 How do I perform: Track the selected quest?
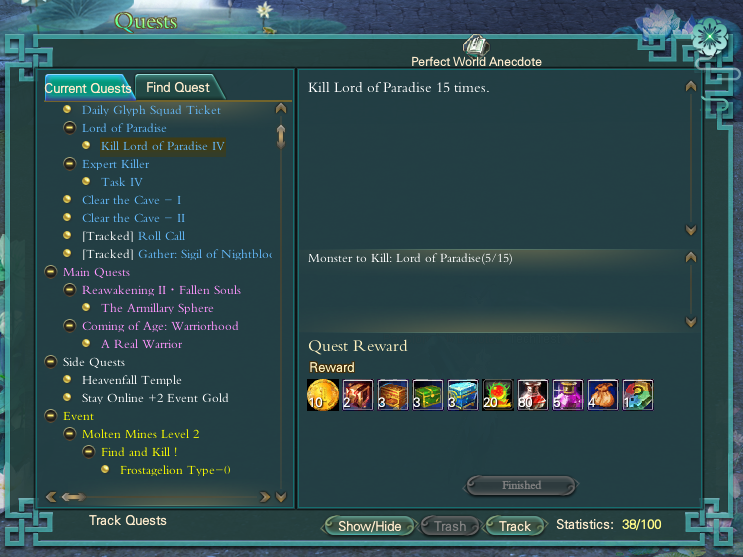pos(515,526)
